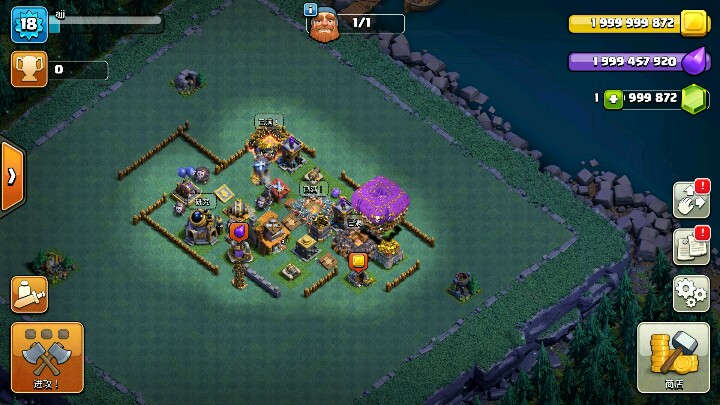This screenshot has width=720, height=405.
Task: Open the trophy league icon
Action: click(x=28, y=69)
